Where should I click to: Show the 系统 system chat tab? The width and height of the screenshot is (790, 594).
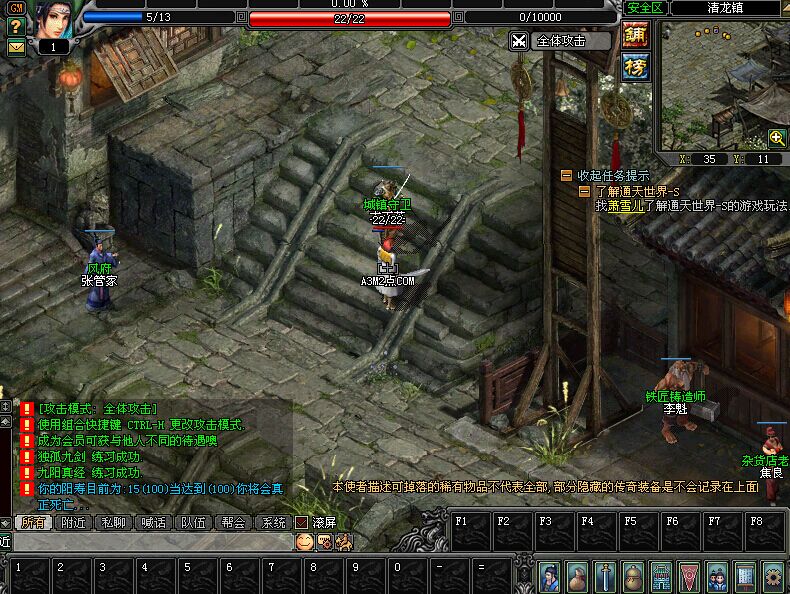tap(273, 522)
